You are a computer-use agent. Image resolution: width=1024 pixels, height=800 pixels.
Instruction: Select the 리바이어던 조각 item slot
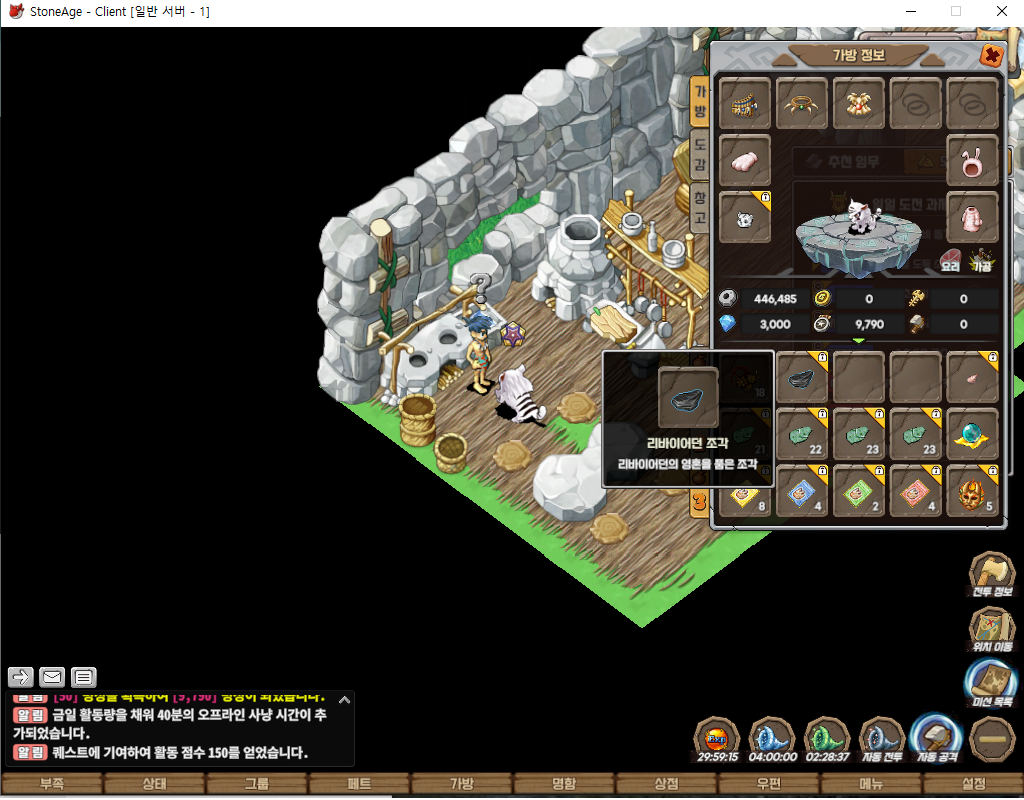802,377
